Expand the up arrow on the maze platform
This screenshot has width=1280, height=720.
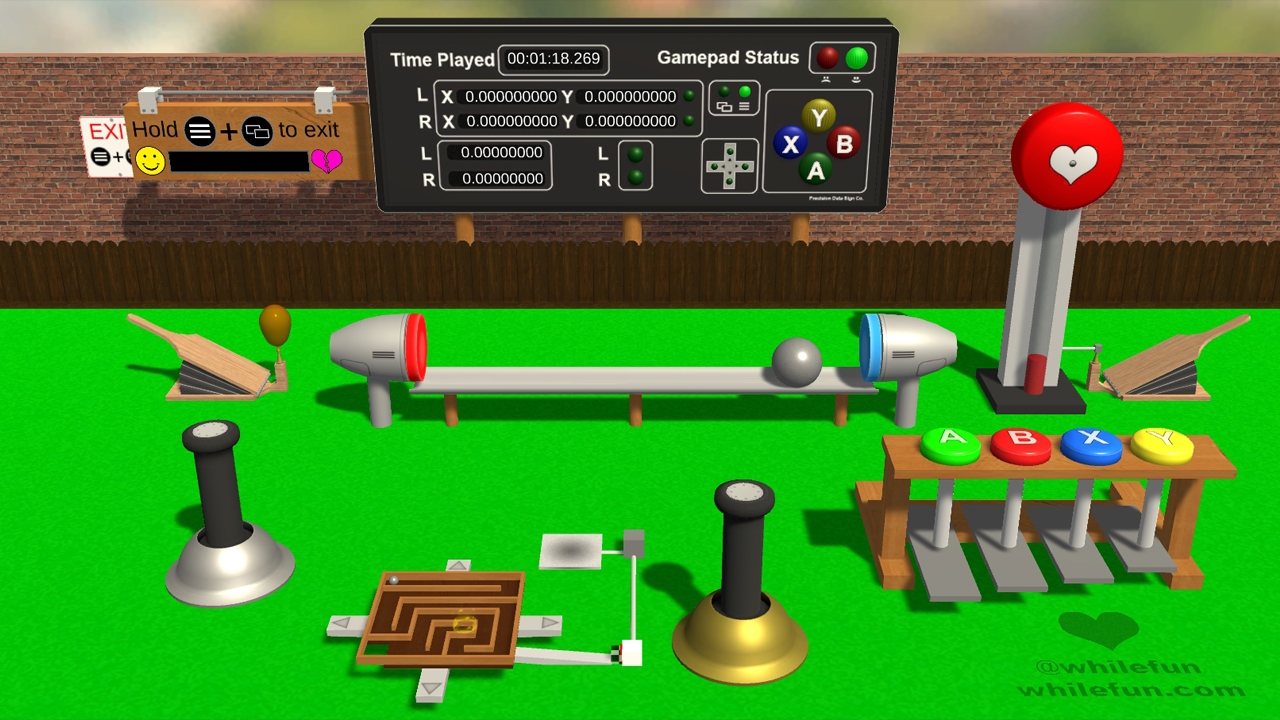457,566
